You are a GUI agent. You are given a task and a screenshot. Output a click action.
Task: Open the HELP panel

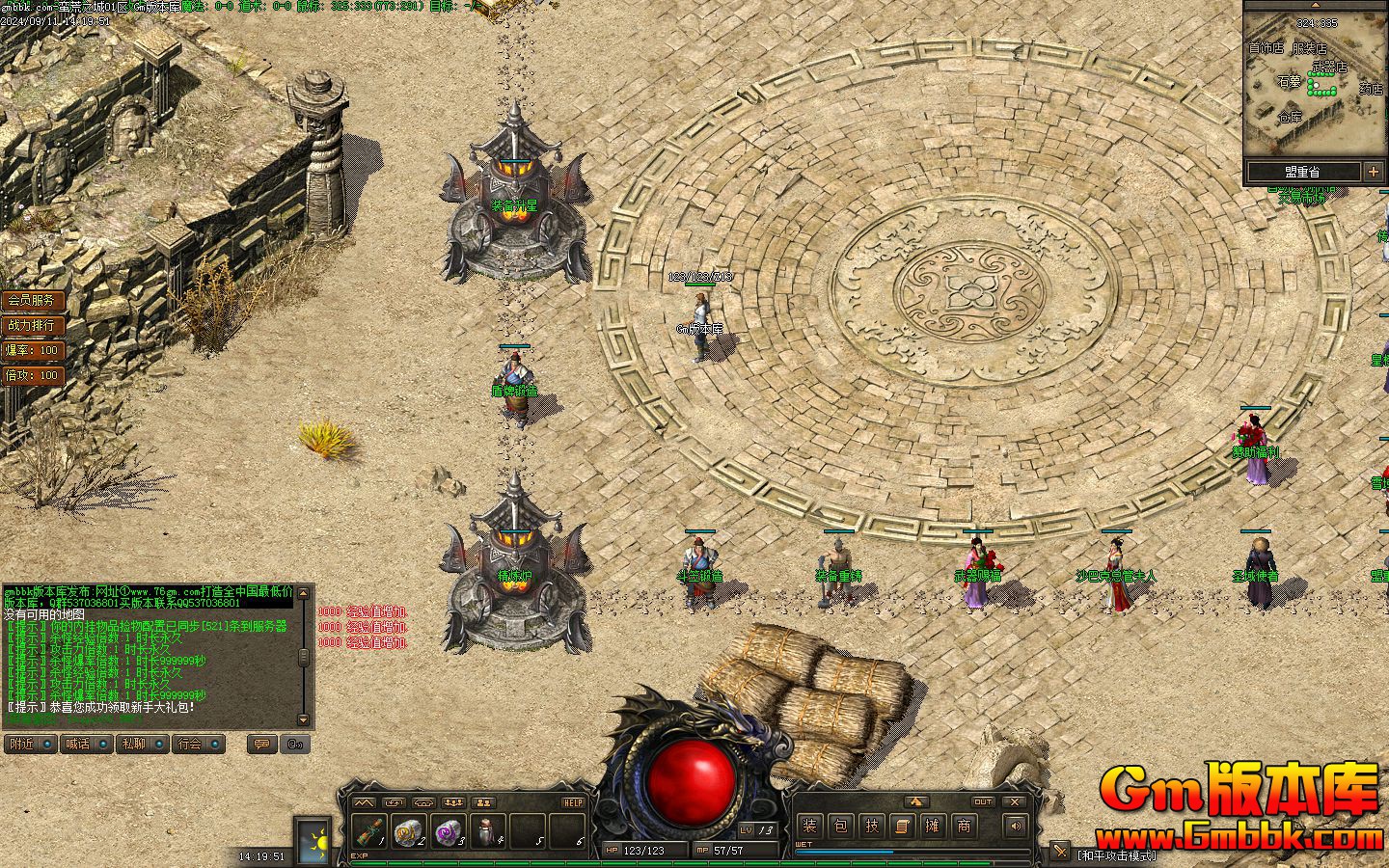pos(573,802)
